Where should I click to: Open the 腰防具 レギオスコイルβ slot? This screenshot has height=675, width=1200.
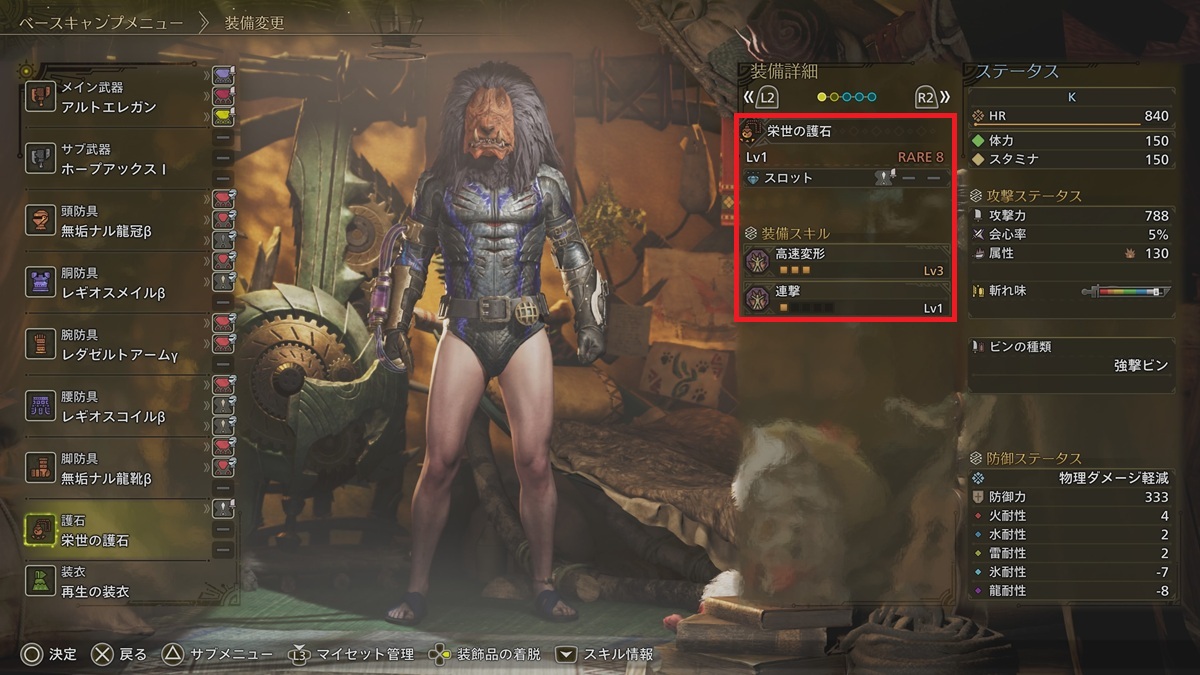115,407
